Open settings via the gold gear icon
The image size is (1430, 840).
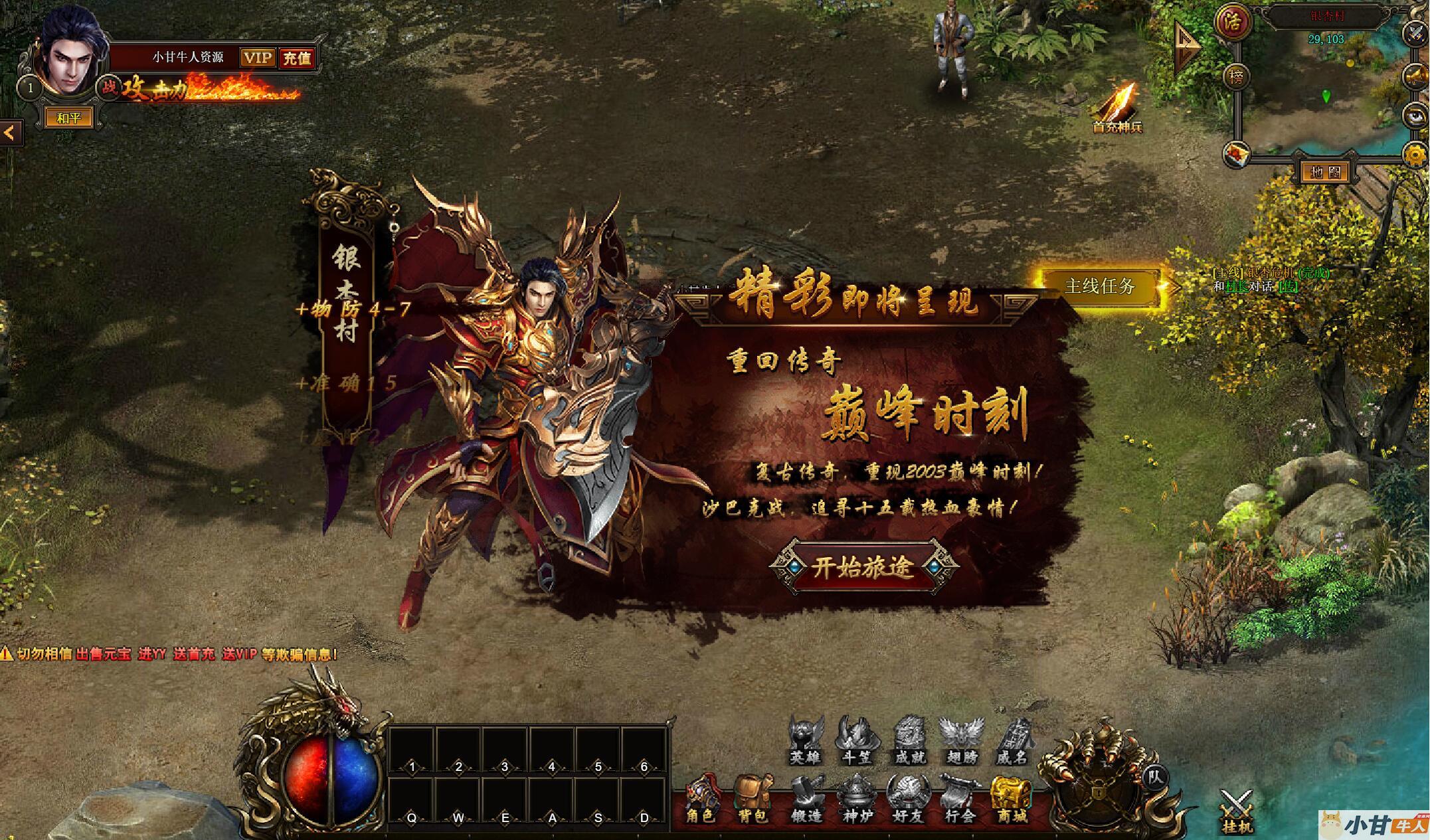1415,155
